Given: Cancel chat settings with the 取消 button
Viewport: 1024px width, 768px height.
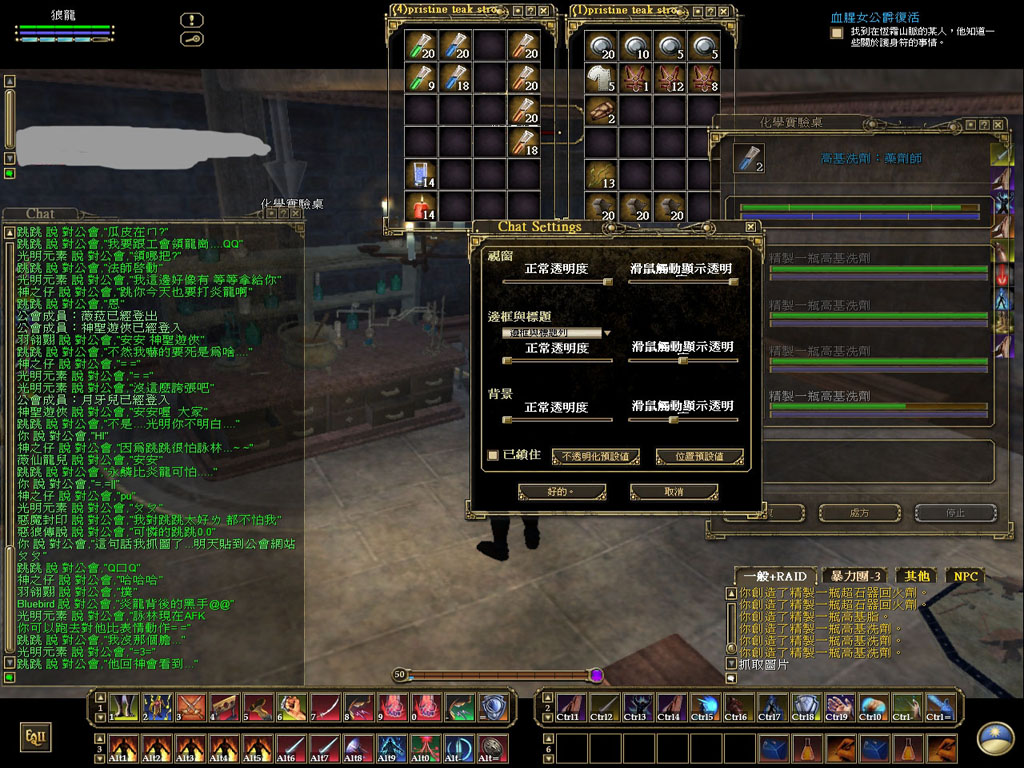Looking at the screenshot, I should (x=674, y=492).
